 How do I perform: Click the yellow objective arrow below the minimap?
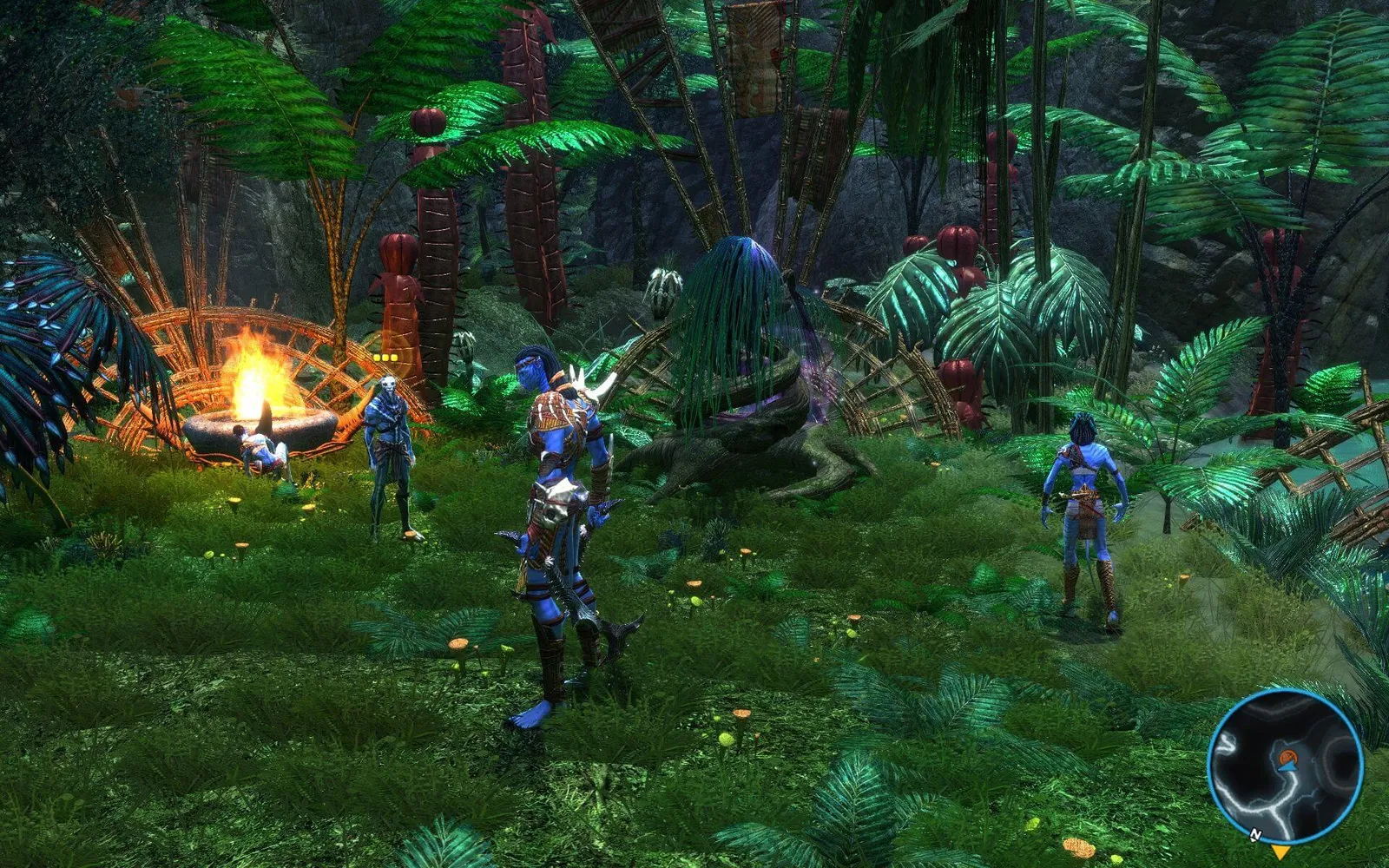click(1280, 852)
